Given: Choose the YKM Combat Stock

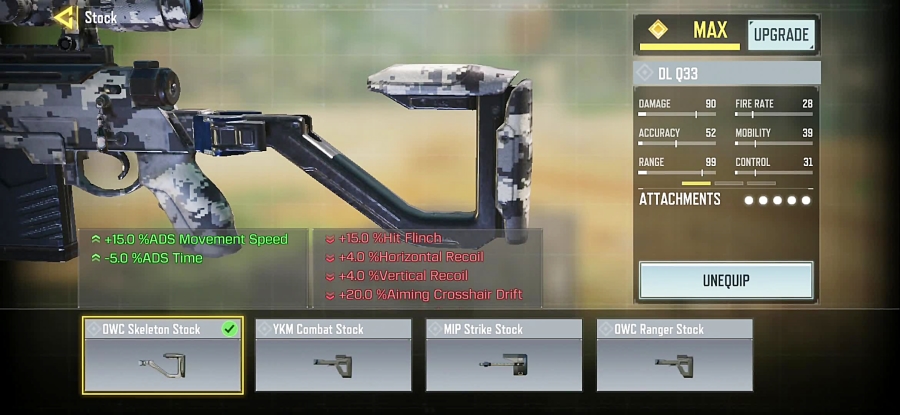Looking at the screenshot, I should tap(333, 356).
